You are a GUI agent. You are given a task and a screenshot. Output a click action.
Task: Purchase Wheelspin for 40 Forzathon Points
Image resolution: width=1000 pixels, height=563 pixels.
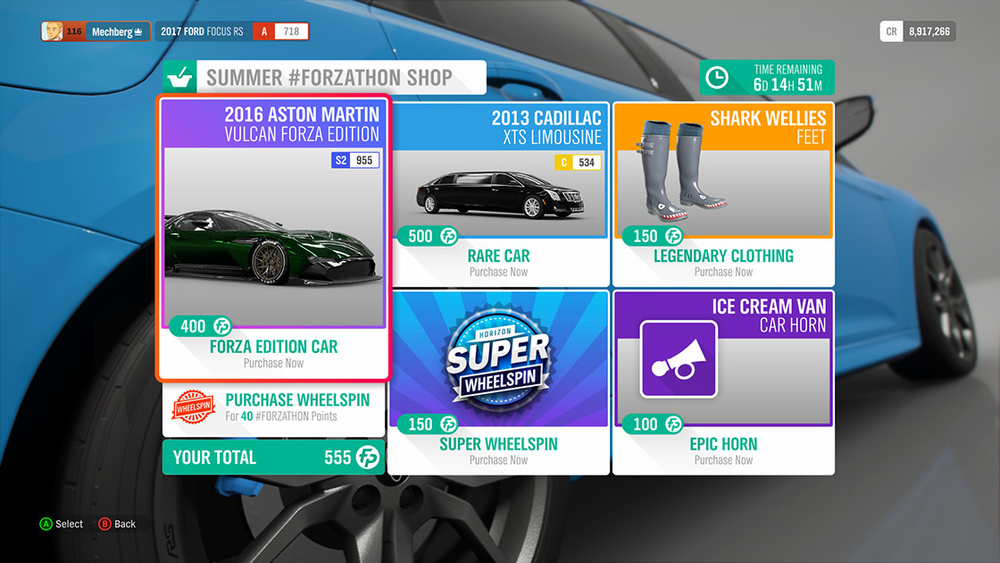[273, 407]
